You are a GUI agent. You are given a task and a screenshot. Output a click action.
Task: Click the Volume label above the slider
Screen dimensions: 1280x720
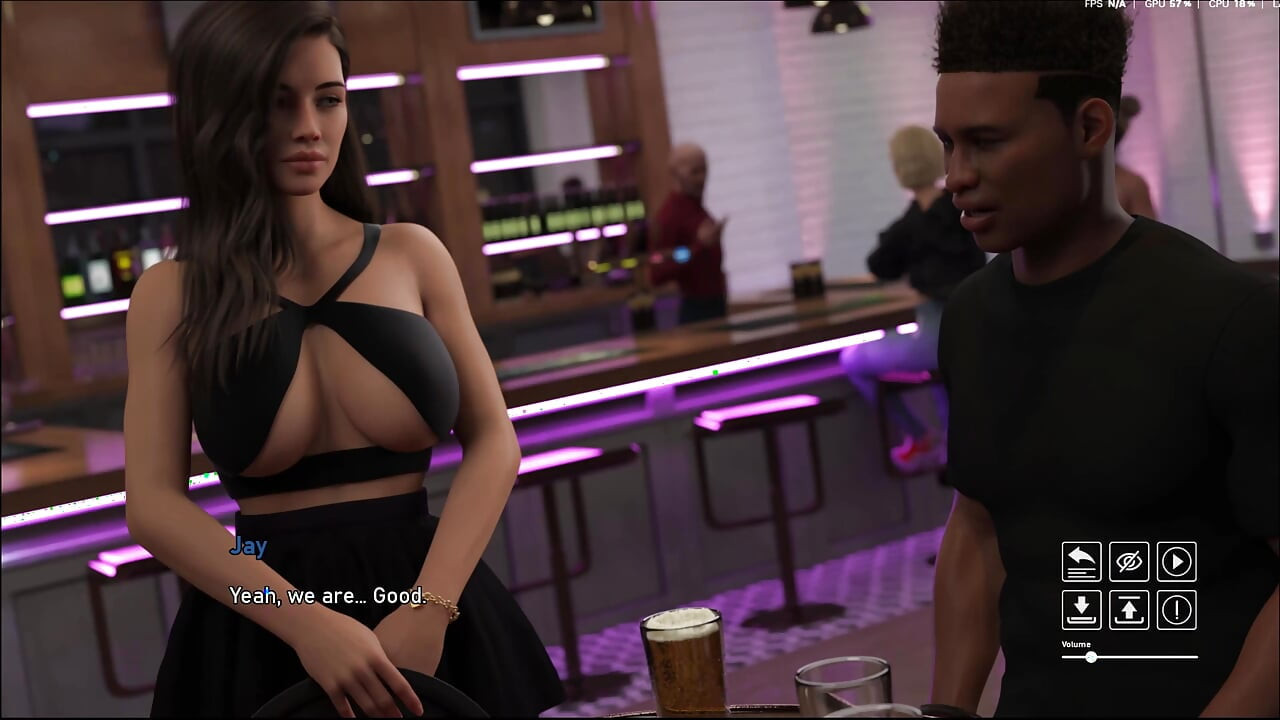(x=1076, y=643)
